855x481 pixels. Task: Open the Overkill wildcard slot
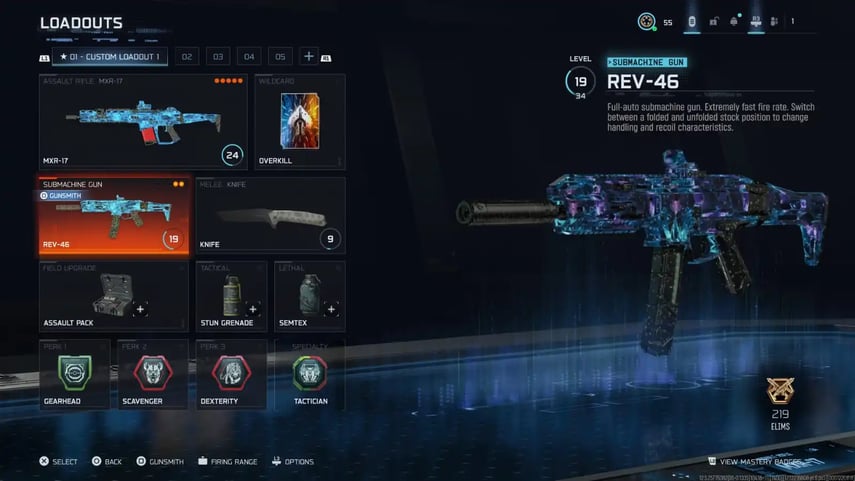point(300,121)
